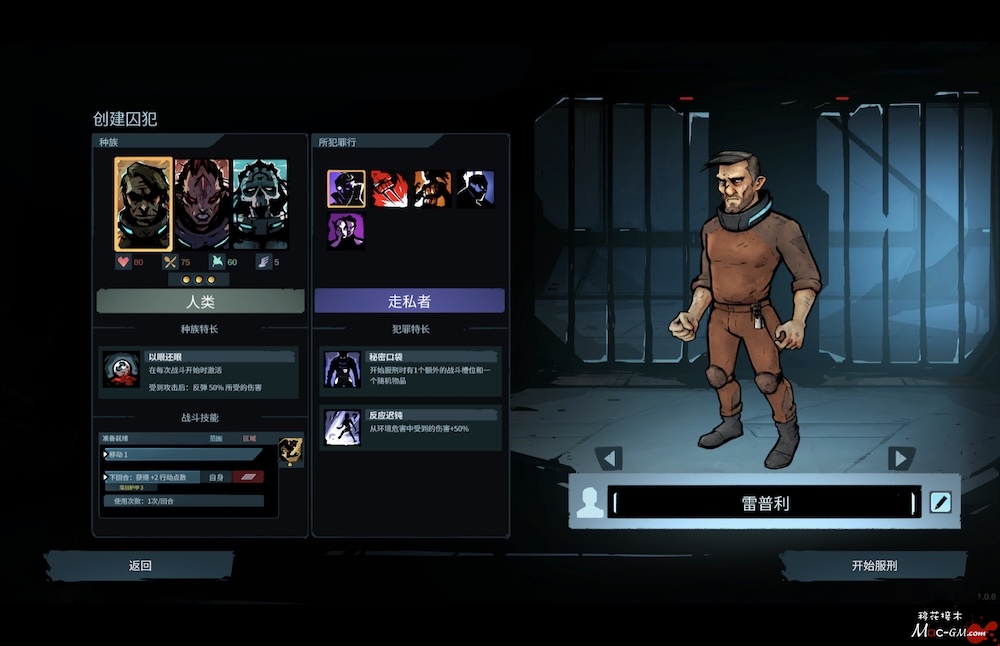This screenshot has height=646, width=1000.
Task: Select the dark silhouette crime on blue
Action: [x=475, y=188]
